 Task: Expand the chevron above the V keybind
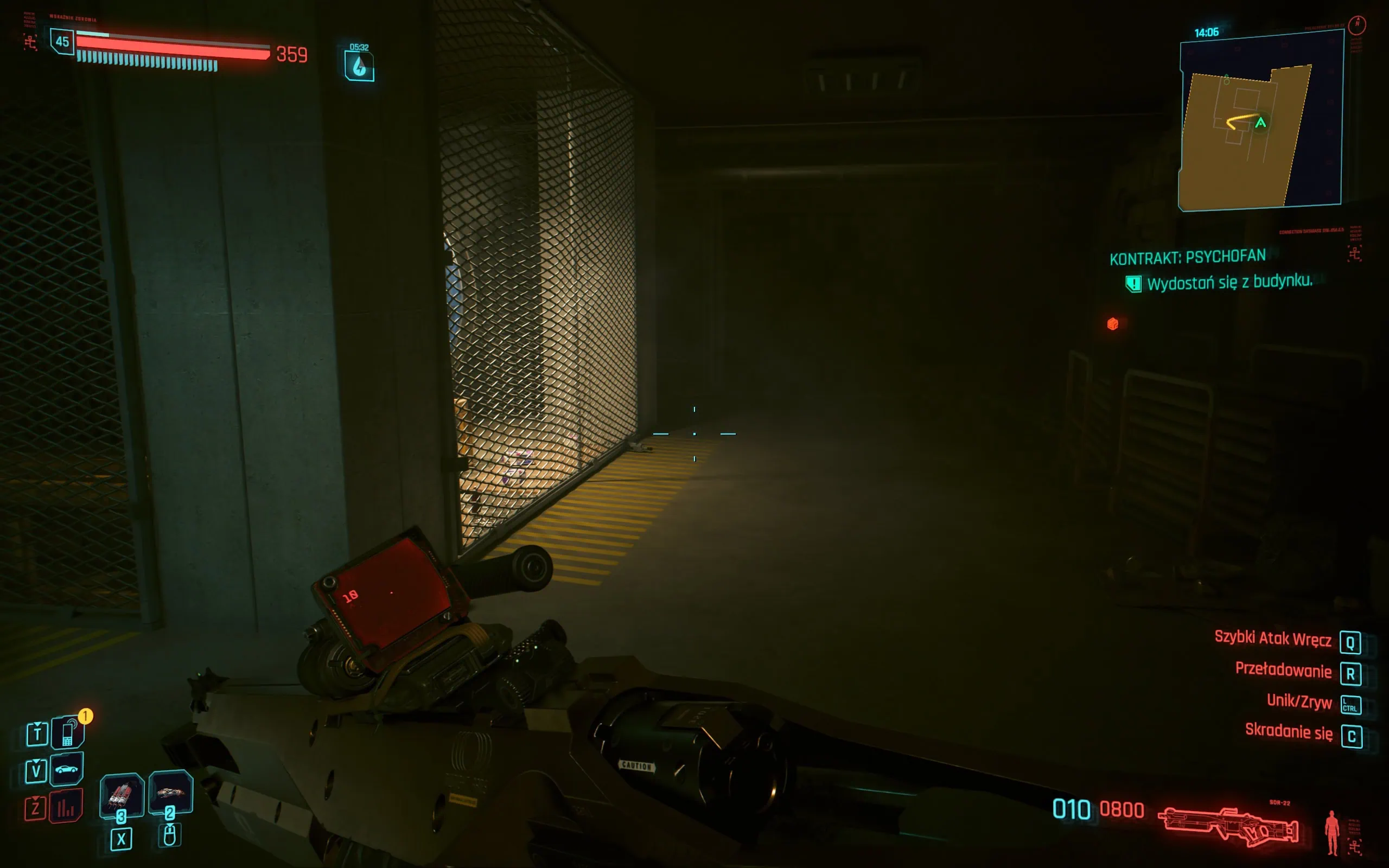point(36,761)
